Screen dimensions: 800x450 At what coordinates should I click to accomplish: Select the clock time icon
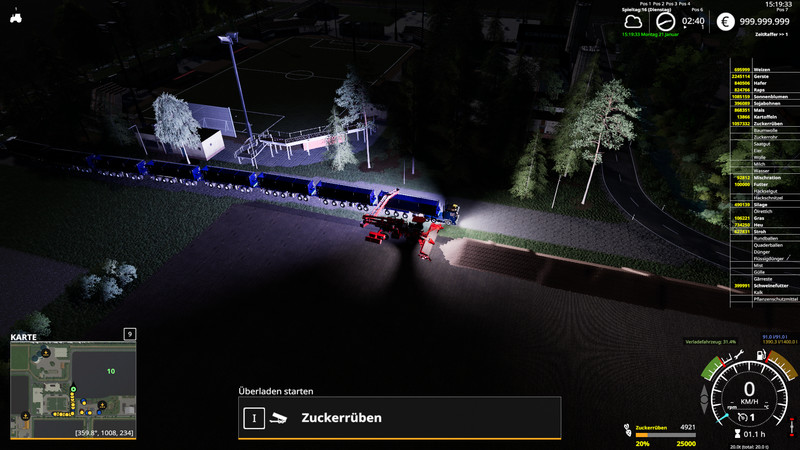coord(667,20)
